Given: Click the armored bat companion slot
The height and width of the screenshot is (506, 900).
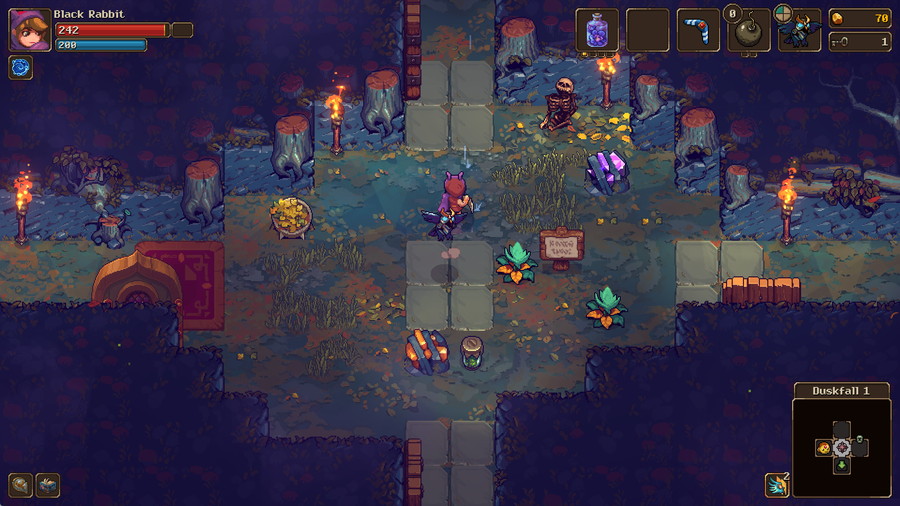Looking at the screenshot, I should pyautogui.click(x=800, y=31).
